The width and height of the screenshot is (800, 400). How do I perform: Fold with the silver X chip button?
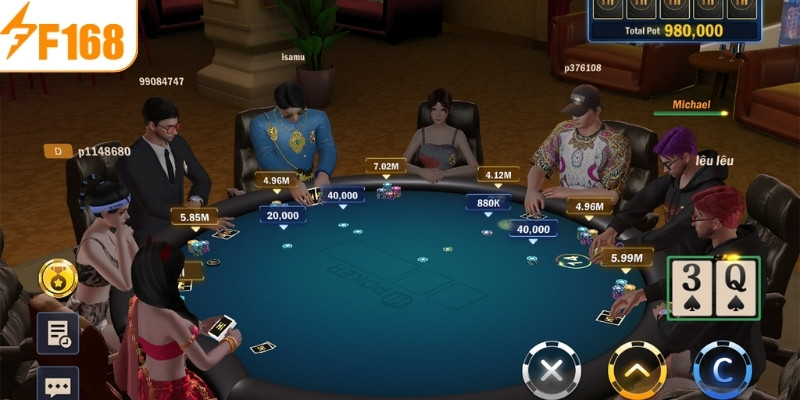(x=551, y=370)
